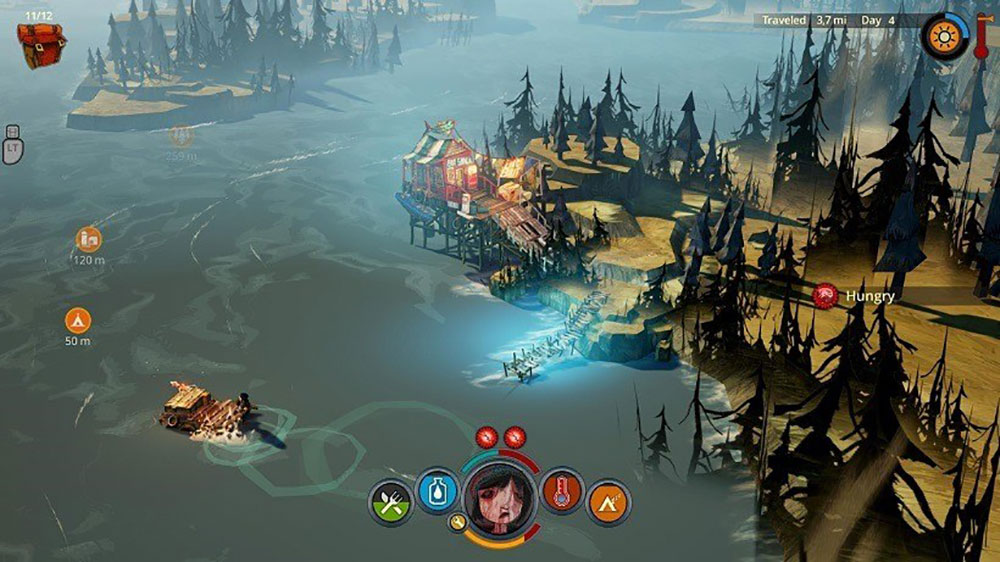The image size is (1000, 562).
Task: Select the orange tent rest icon
Action: point(608,501)
